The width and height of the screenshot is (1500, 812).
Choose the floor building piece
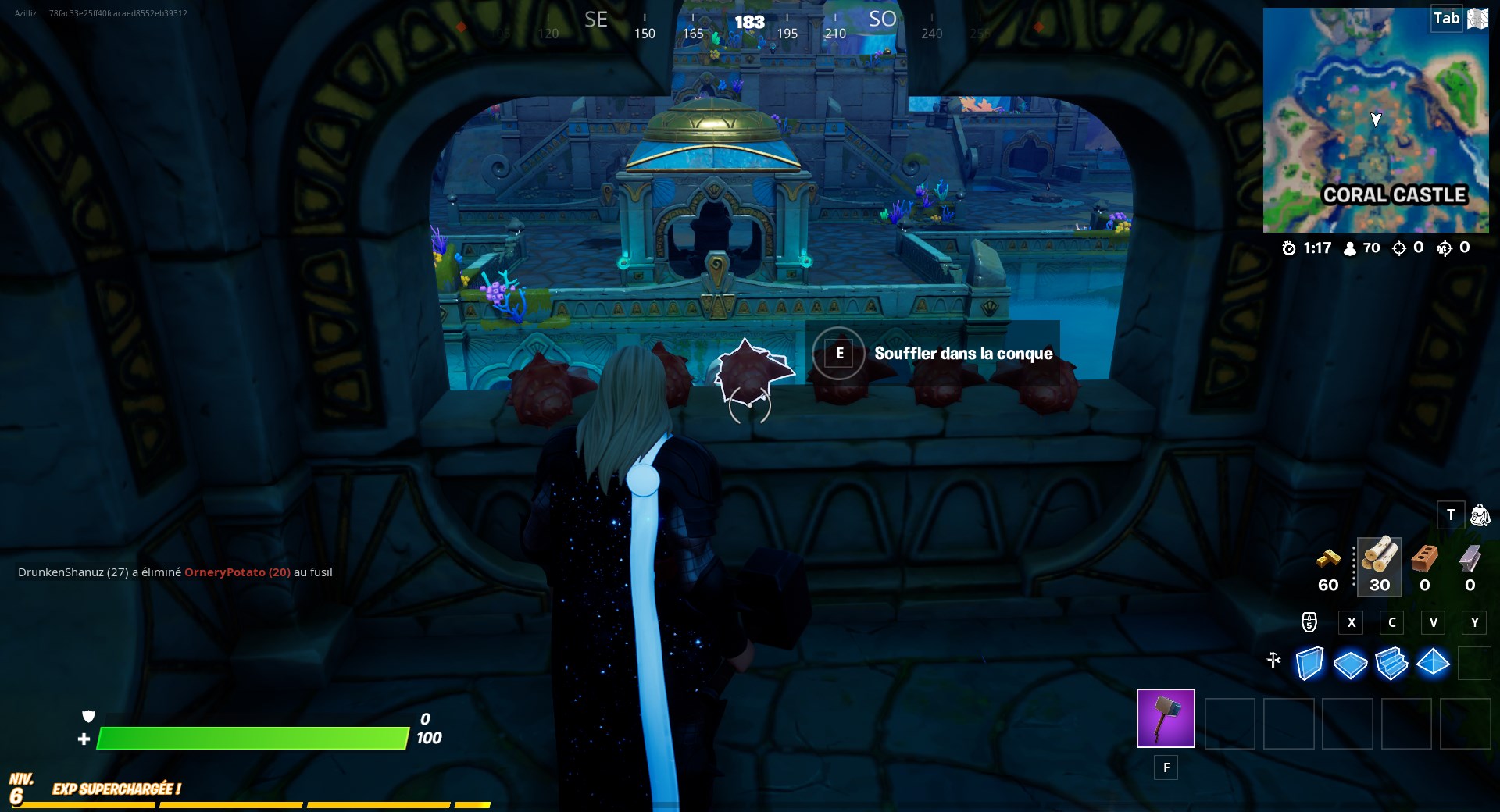pyautogui.click(x=1350, y=664)
